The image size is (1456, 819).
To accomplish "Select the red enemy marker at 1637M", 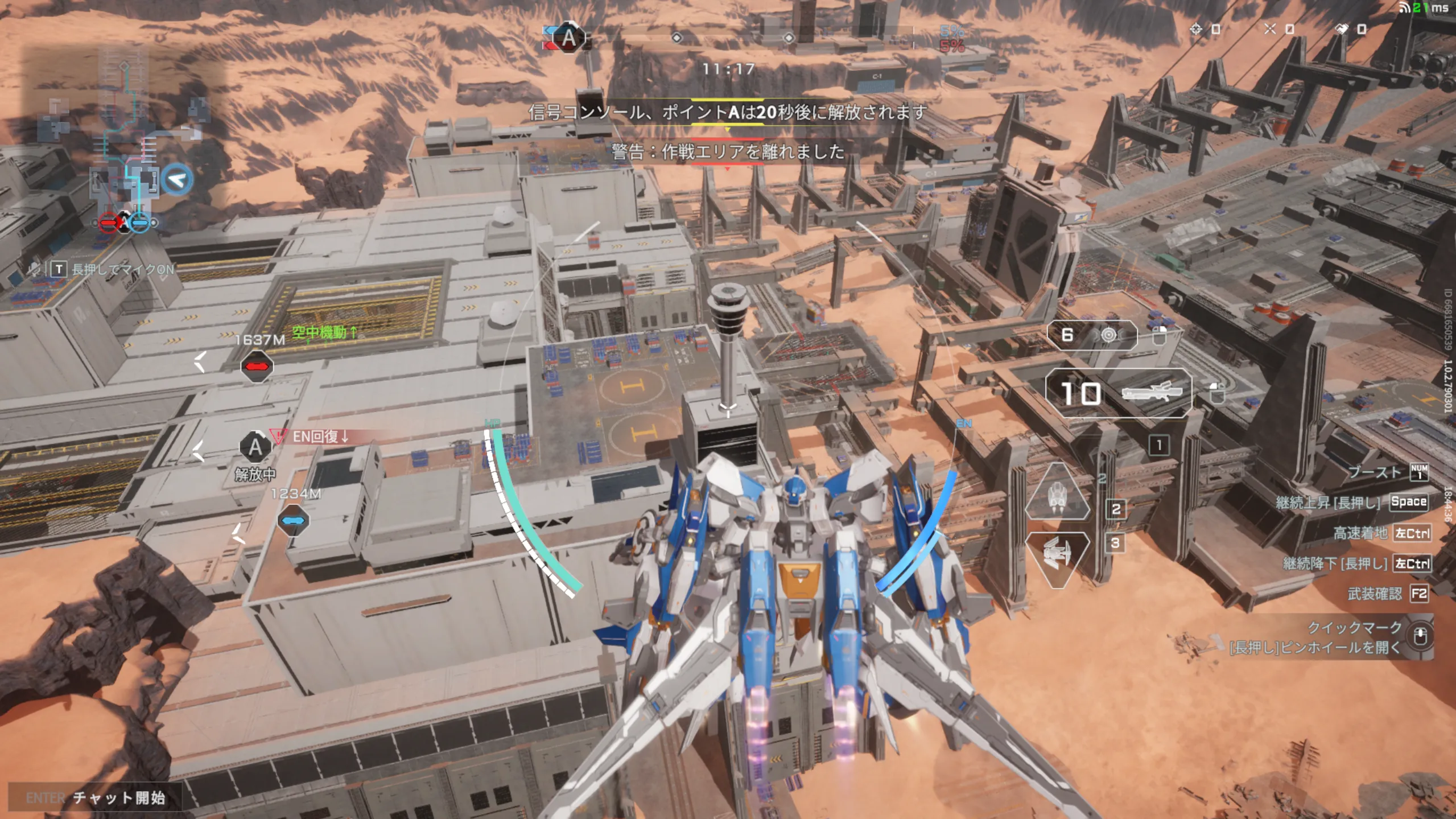I will coord(257,366).
